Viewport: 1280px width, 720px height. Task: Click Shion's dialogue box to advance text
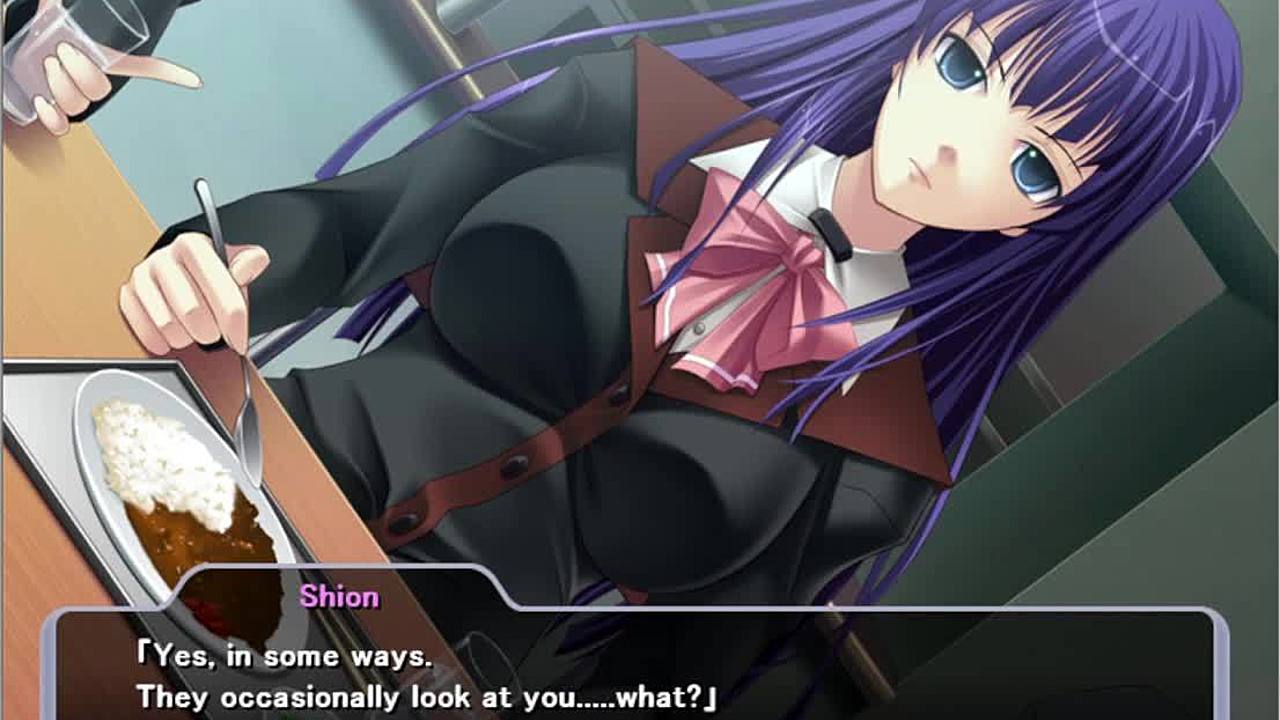(640, 670)
